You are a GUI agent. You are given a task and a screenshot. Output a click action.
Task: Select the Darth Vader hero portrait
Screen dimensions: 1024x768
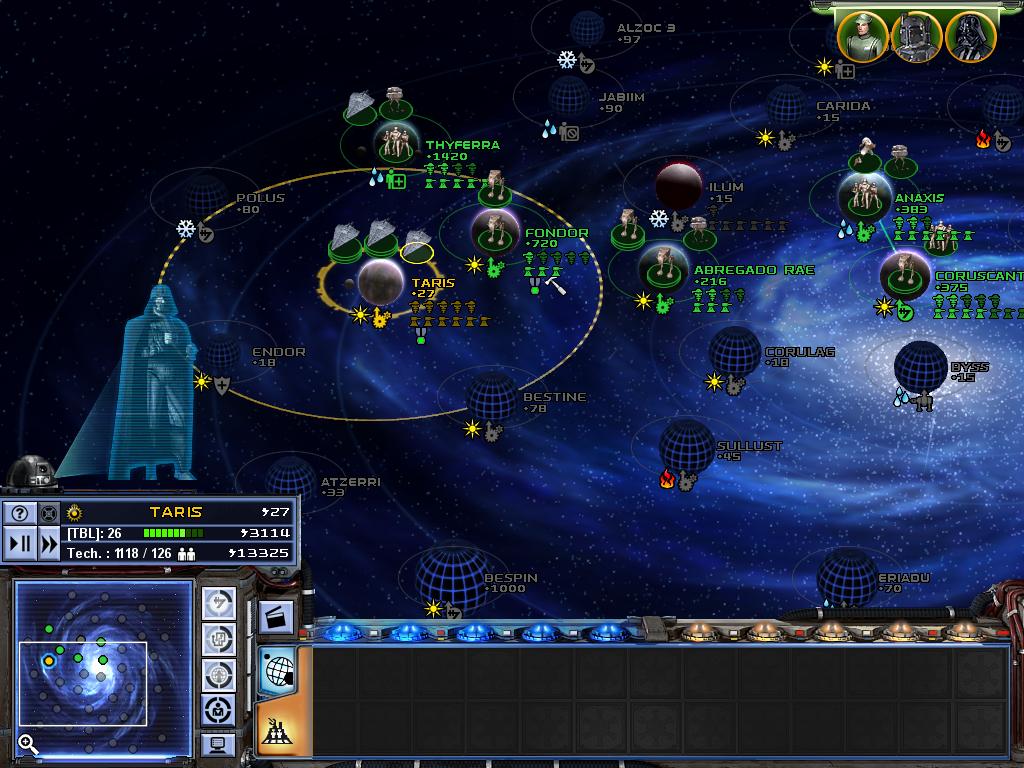pos(969,37)
